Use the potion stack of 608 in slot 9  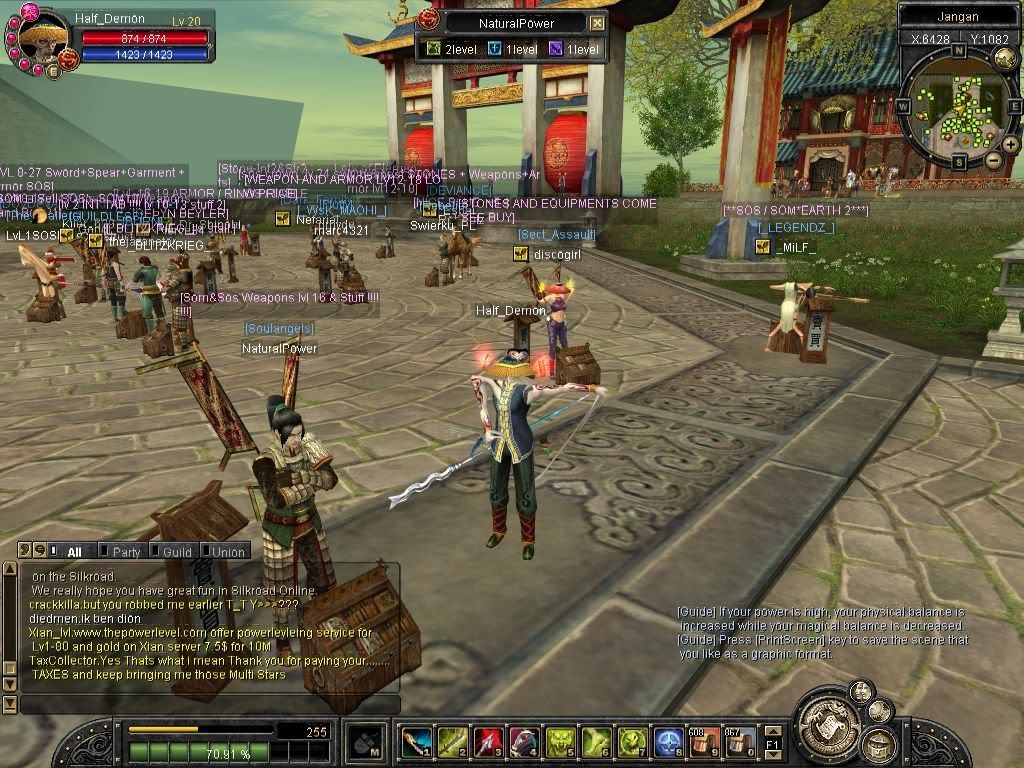[x=704, y=742]
